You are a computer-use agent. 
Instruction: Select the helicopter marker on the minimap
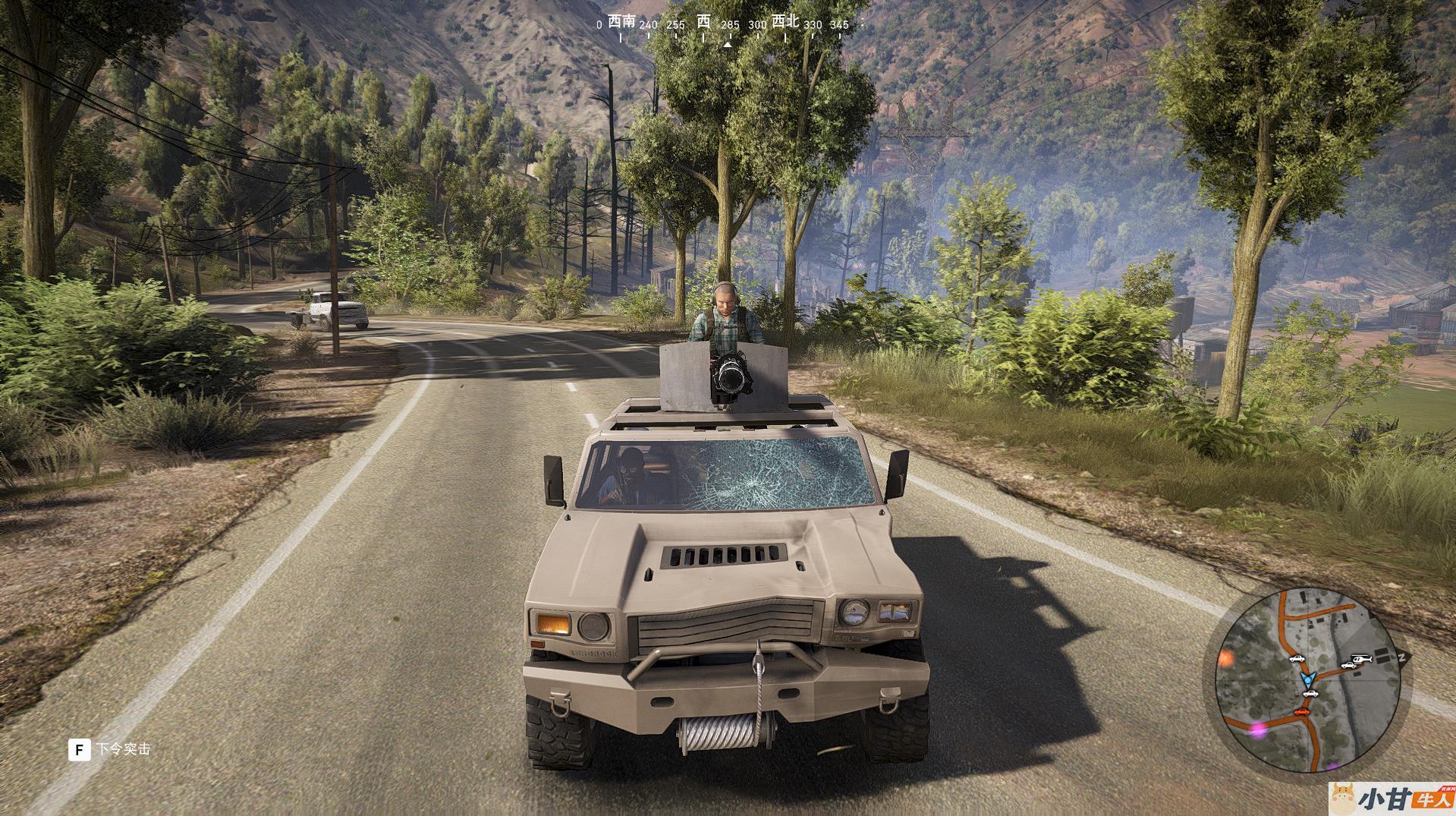click(x=1363, y=659)
